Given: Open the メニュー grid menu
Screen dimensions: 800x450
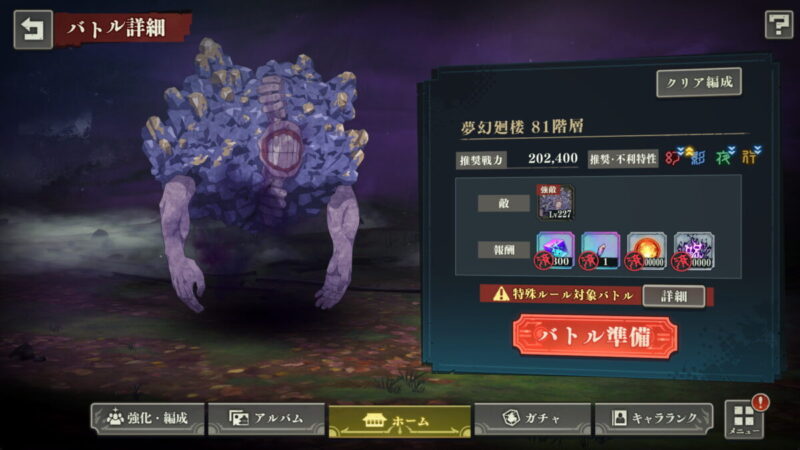Looking at the screenshot, I should pyautogui.click(x=743, y=419).
